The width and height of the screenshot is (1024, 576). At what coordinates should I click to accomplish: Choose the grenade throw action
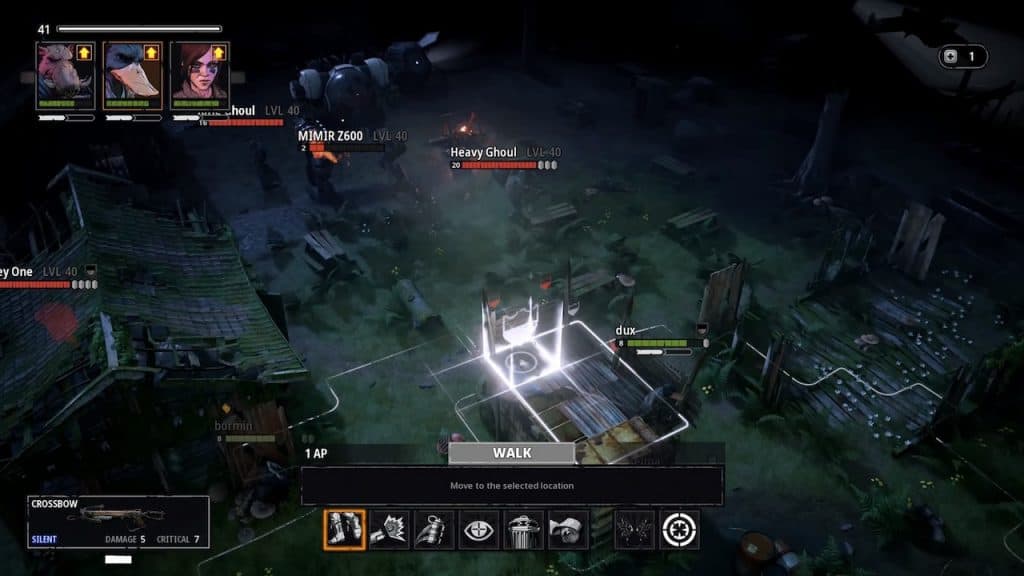pyautogui.click(x=434, y=530)
